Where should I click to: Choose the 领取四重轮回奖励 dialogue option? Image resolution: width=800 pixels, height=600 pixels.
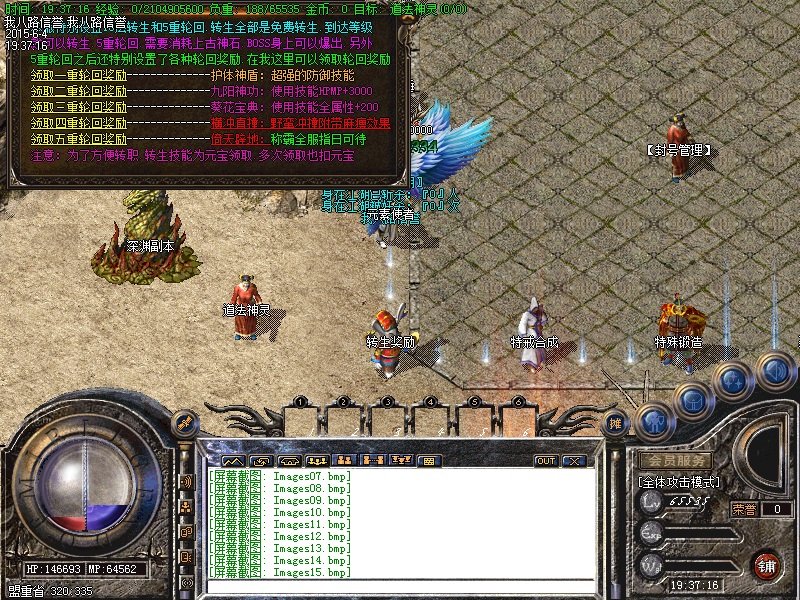(x=79, y=123)
